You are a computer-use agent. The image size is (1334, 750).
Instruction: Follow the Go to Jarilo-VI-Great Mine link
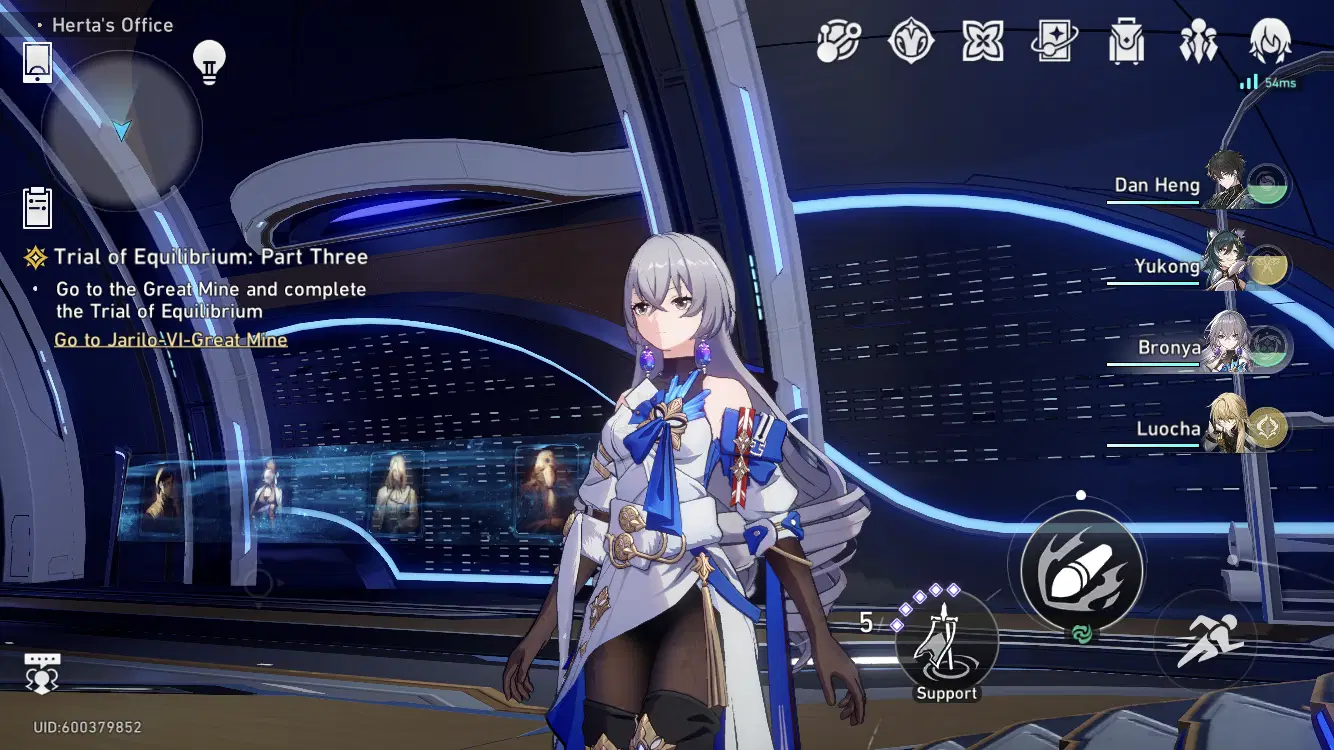coord(169,340)
